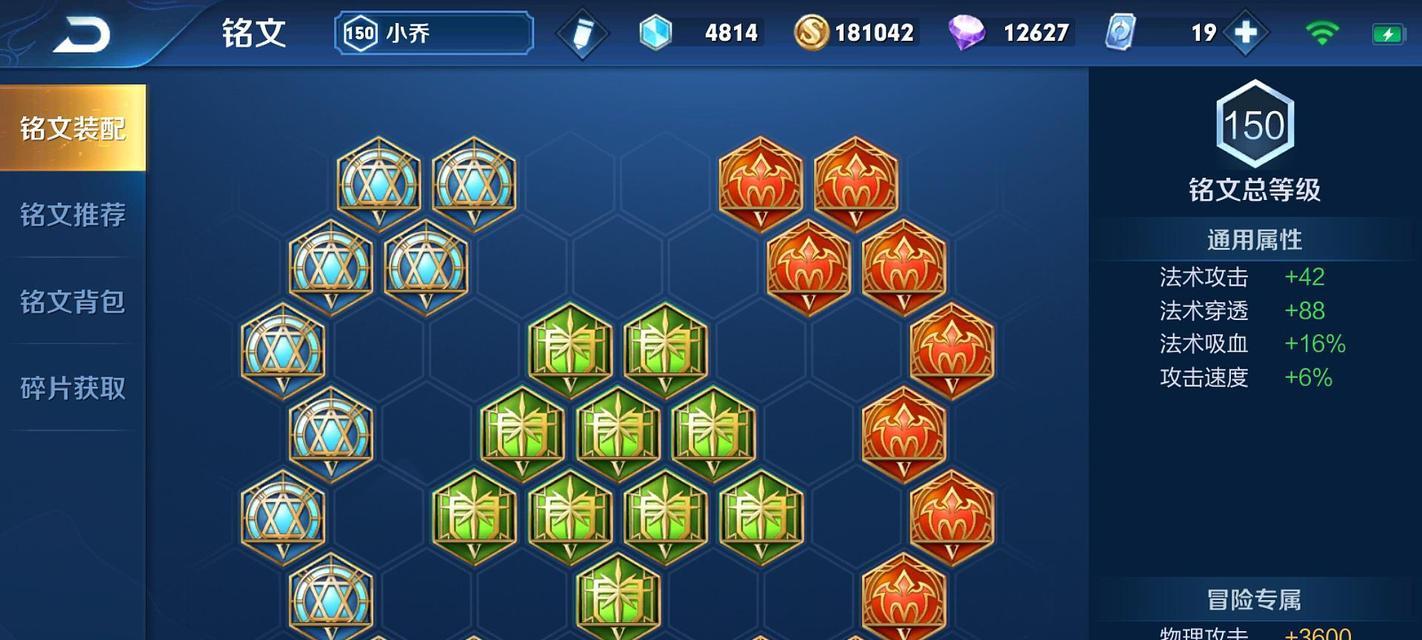Tap the purple diamond currency icon

(x=966, y=33)
